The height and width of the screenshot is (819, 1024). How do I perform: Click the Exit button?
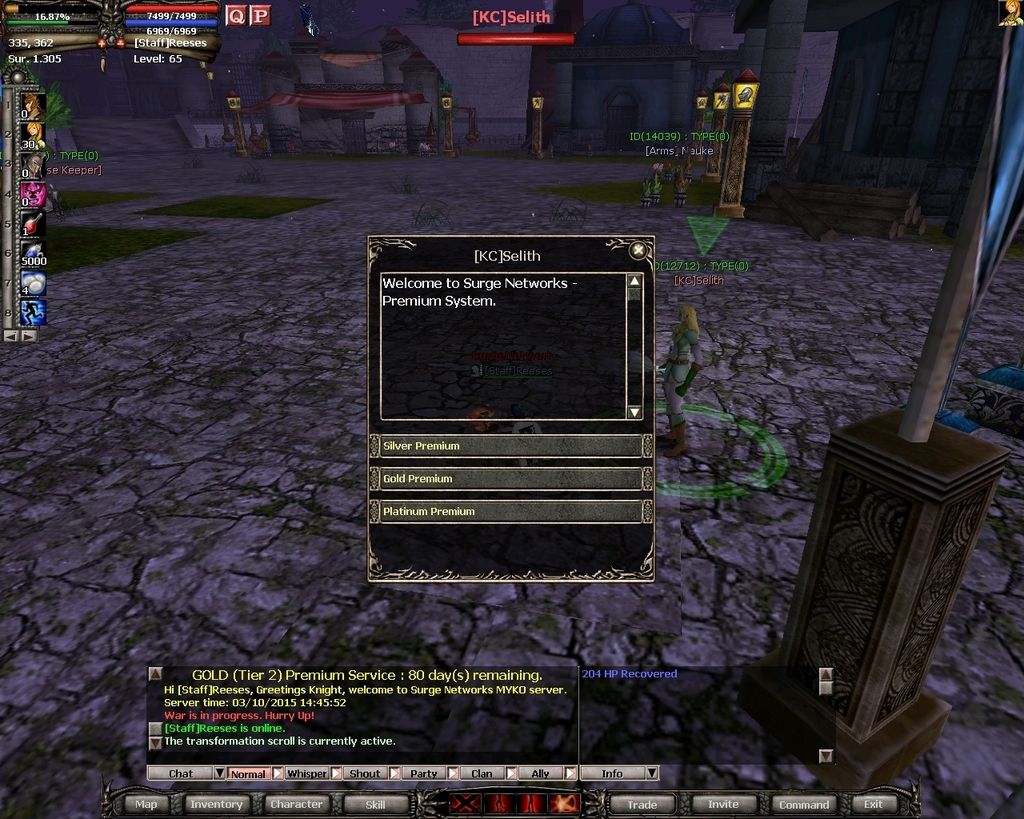(874, 804)
